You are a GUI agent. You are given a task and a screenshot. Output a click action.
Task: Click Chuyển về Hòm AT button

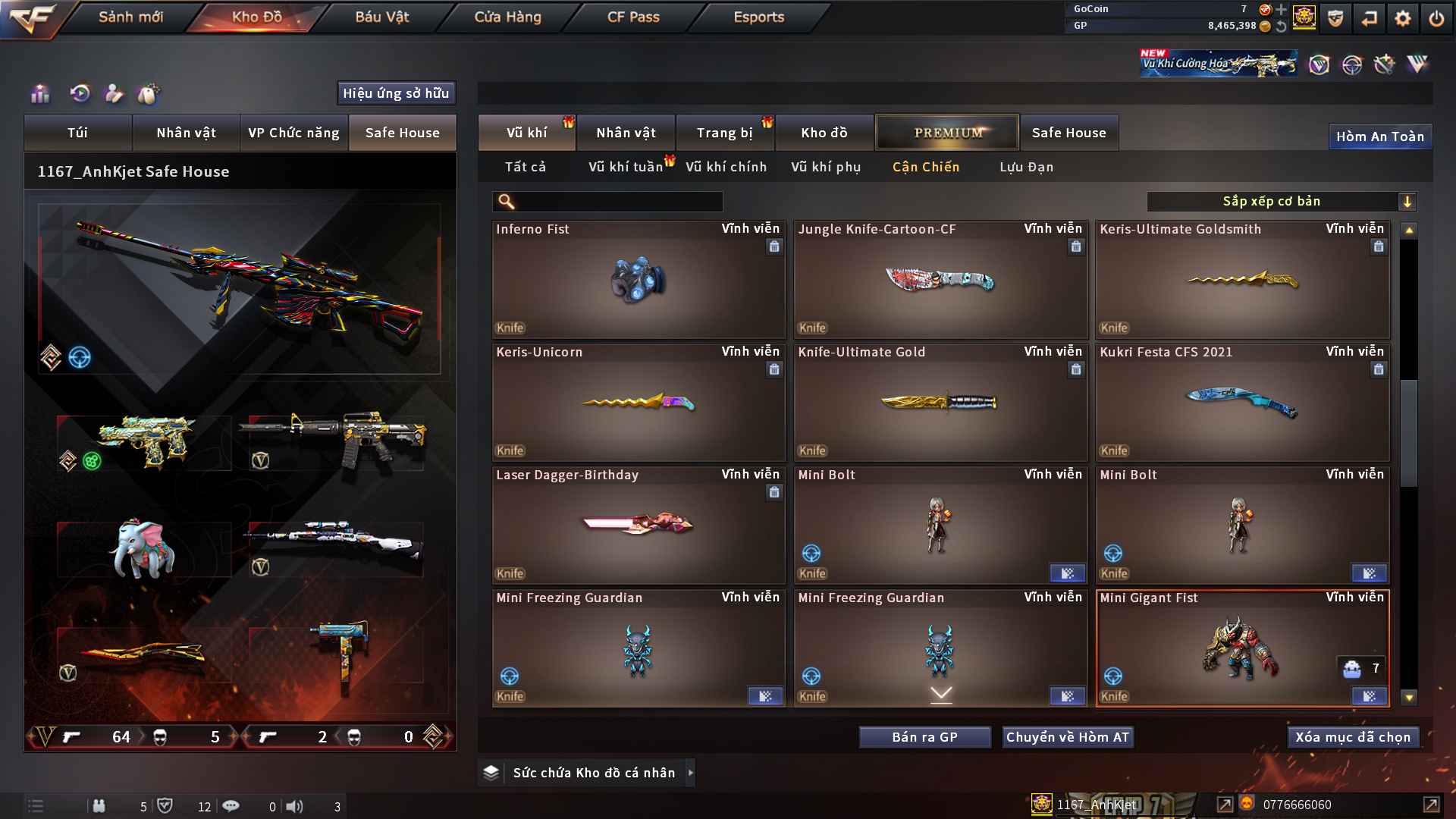1067,737
